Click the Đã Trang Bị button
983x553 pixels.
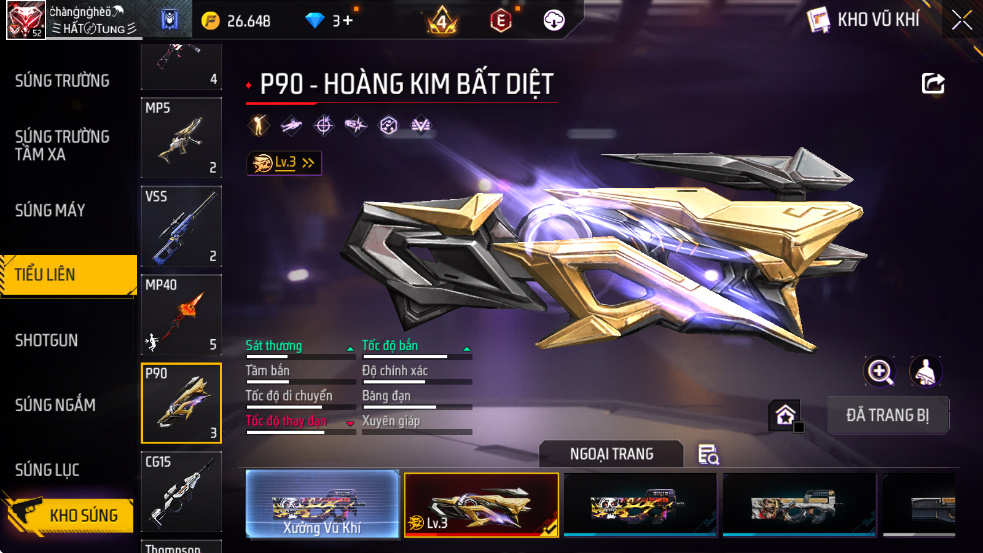pos(888,415)
